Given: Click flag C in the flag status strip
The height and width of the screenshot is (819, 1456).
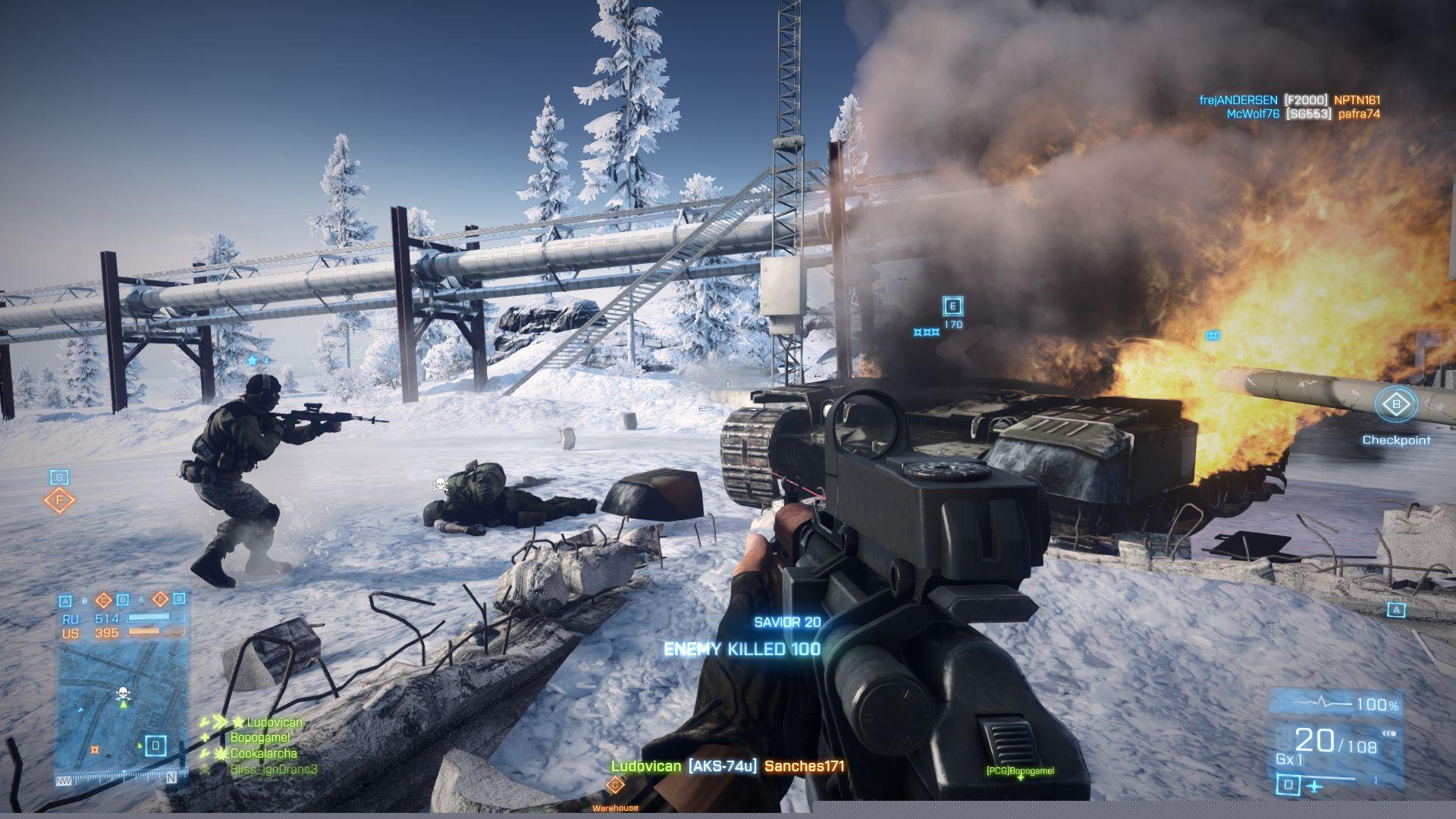Looking at the screenshot, I should click(104, 601).
